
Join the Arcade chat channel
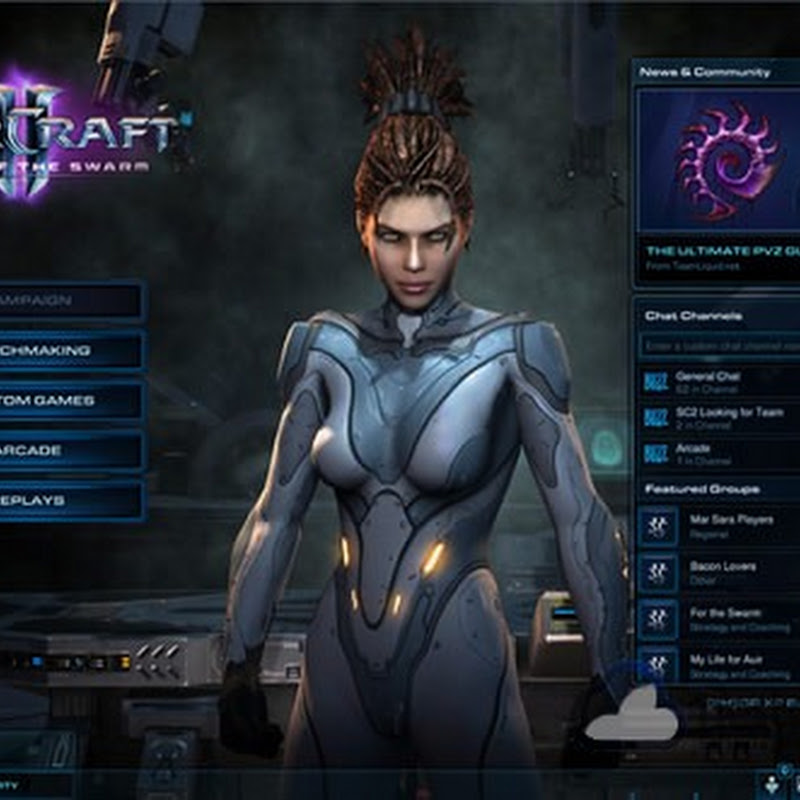(x=720, y=453)
